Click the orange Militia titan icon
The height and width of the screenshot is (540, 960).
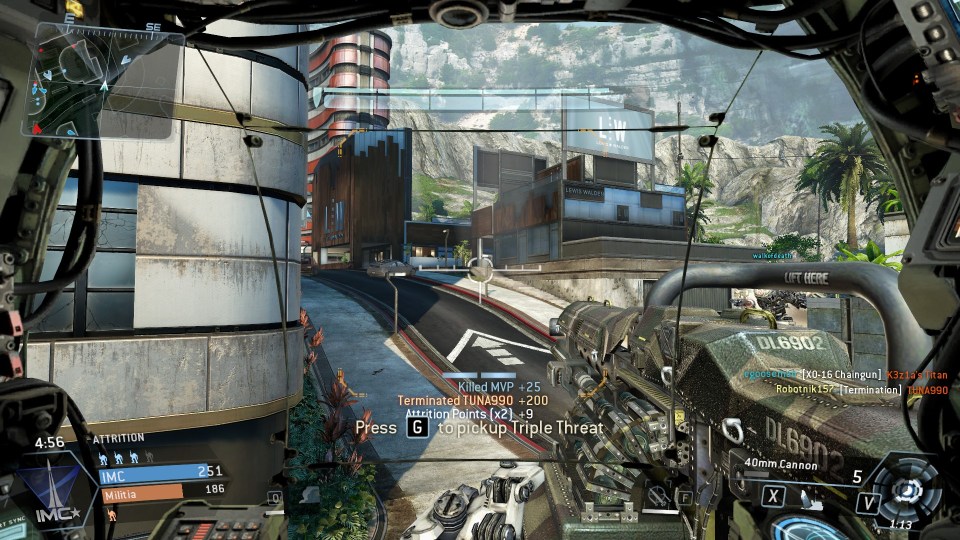[x=110, y=515]
